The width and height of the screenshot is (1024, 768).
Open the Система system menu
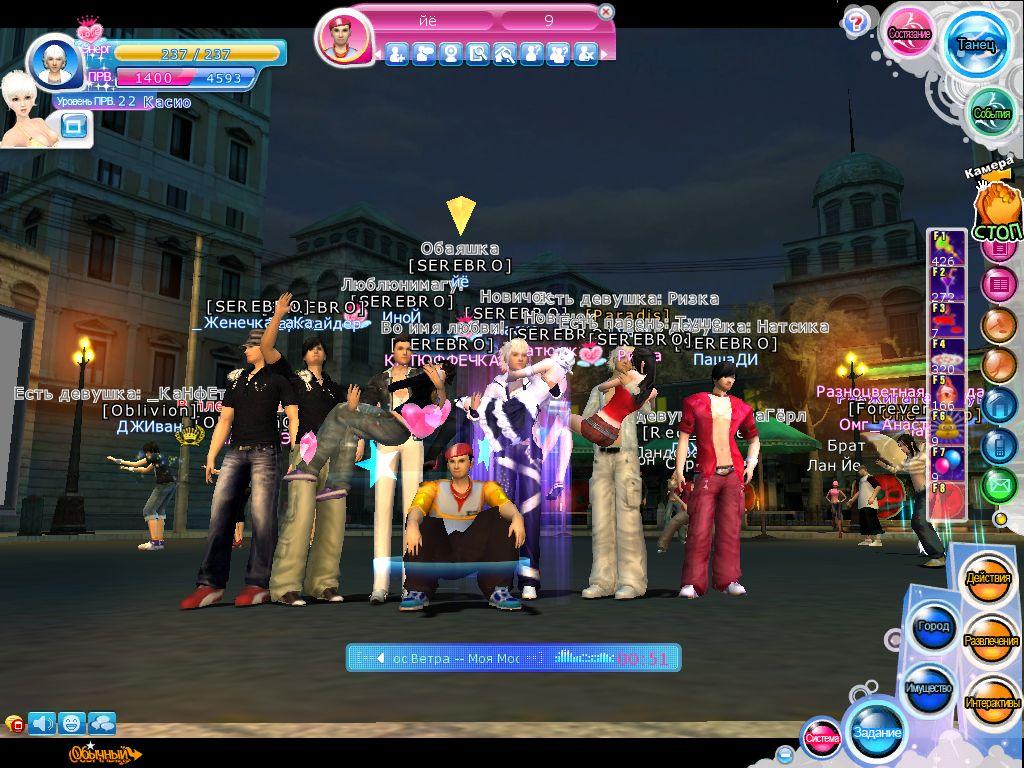822,738
